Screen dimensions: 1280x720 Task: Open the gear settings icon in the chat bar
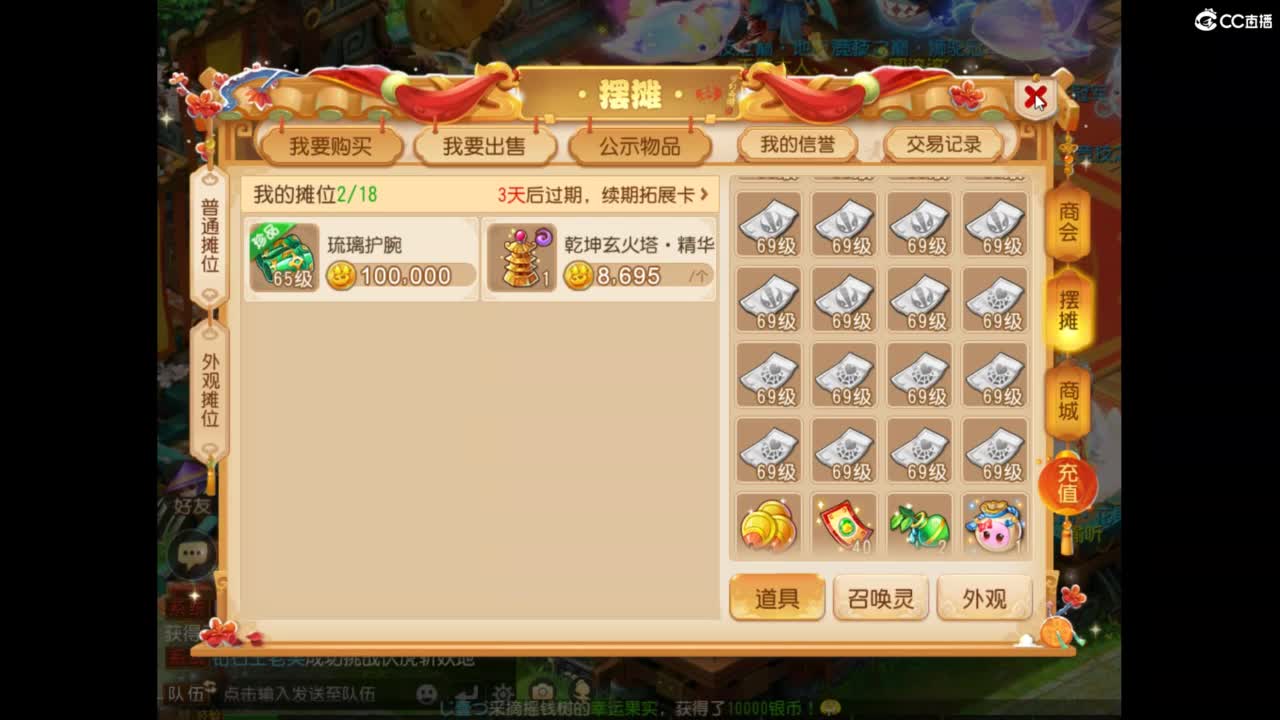[x=504, y=692]
